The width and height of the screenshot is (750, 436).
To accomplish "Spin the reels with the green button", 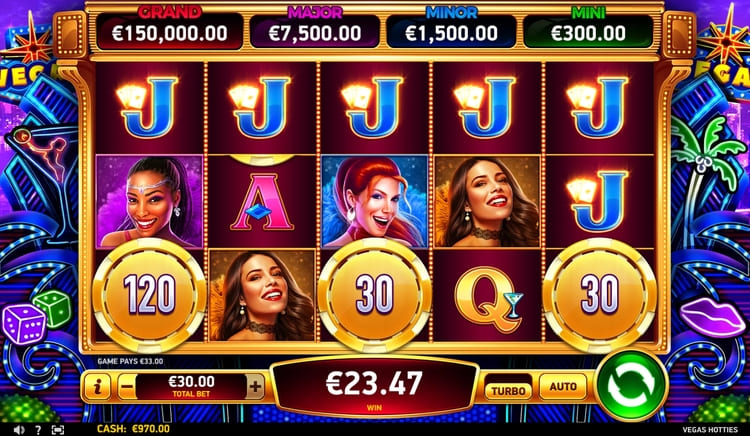I will point(631,386).
